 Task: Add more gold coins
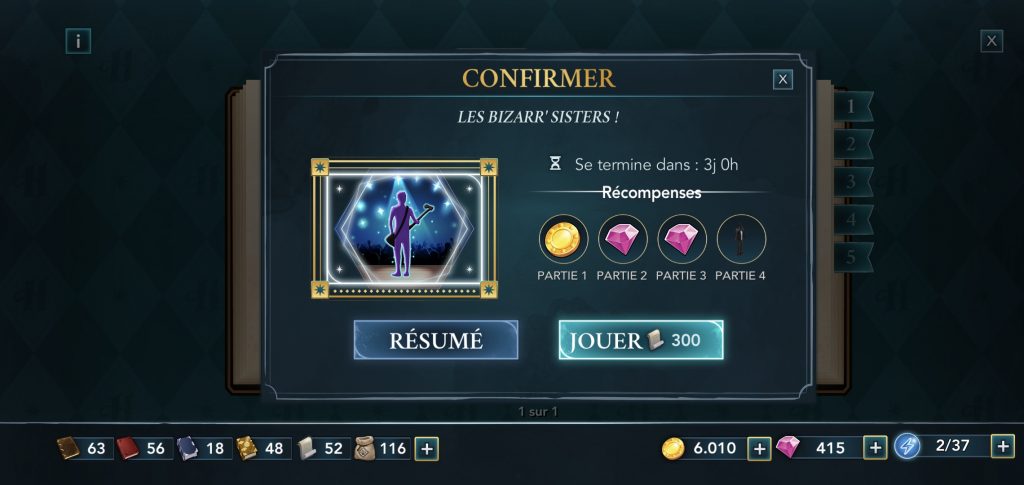click(759, 448)
